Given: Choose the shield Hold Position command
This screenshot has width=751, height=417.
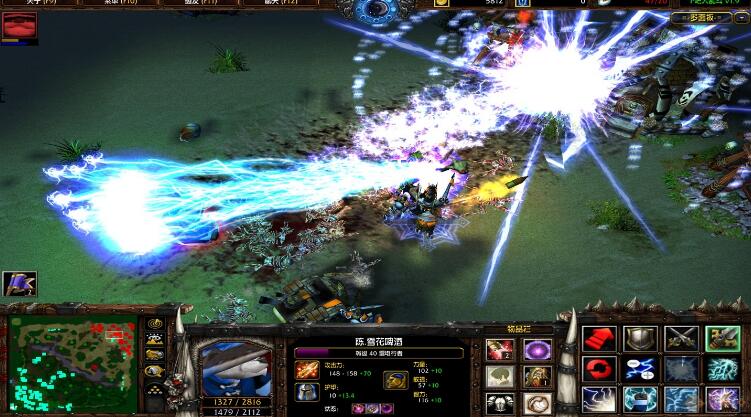Looking at the screenshot, I should click(x=638, y=339).
